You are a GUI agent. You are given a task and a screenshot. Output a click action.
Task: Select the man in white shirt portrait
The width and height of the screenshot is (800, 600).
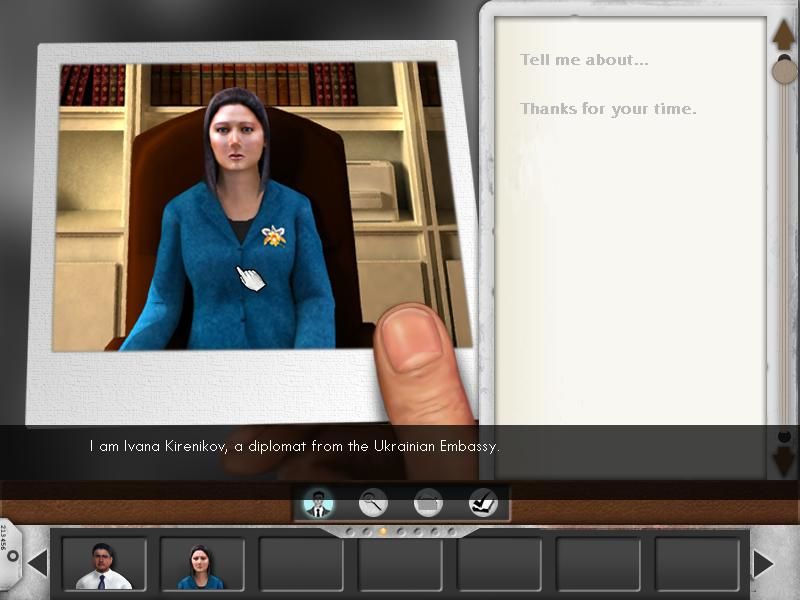[104, 565]
